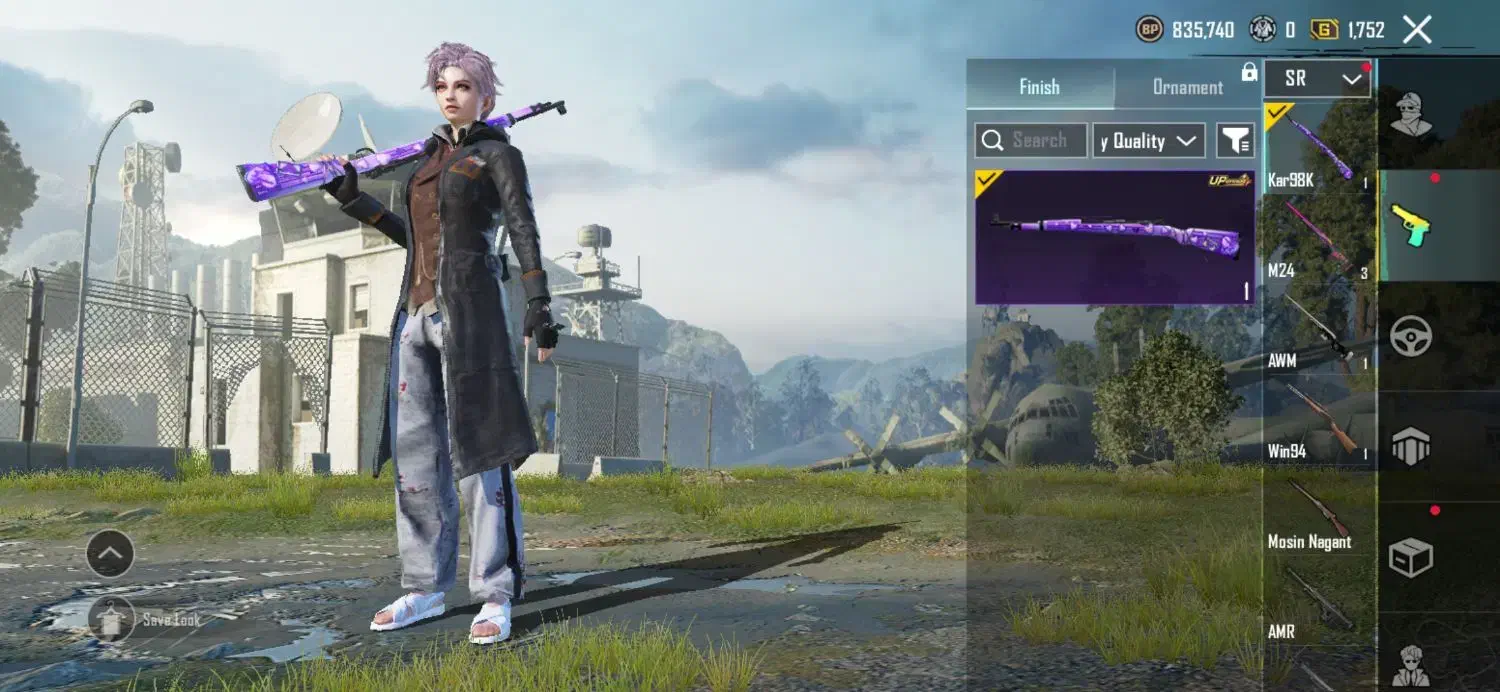The width and height of the screenshot is (1500, 692).
Task: Open the box crate category
Action: [x=1411, y=557]
